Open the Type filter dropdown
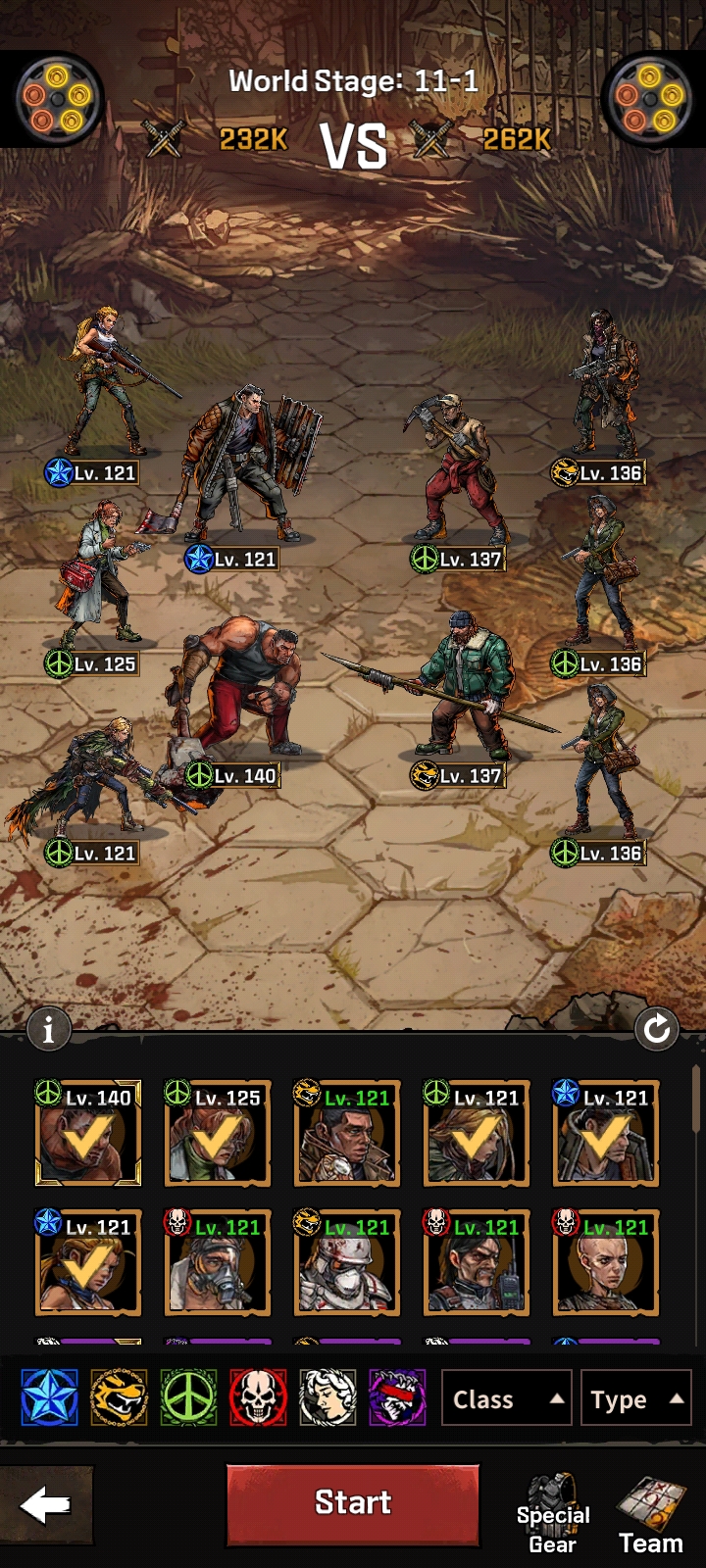706x1568 pixels. coord(635,1399)
